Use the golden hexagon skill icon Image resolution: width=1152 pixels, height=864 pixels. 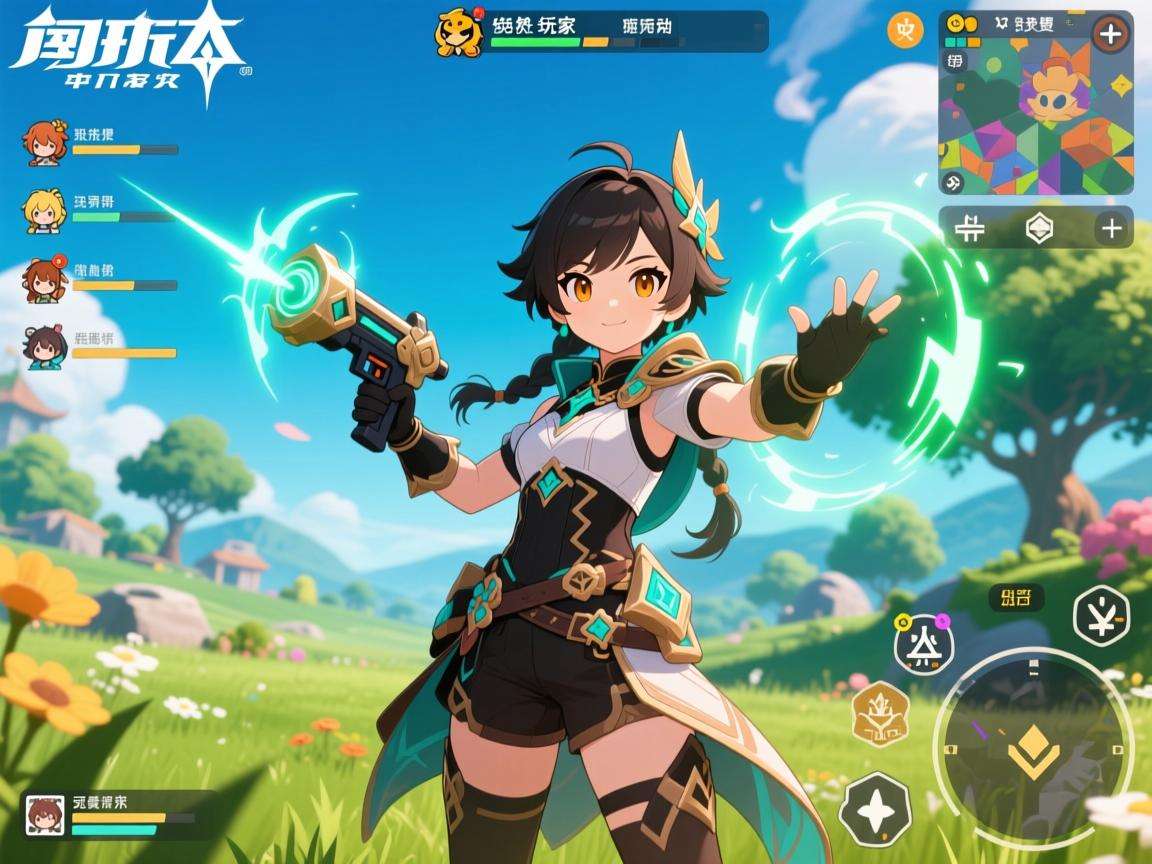(x=880, y=713)
